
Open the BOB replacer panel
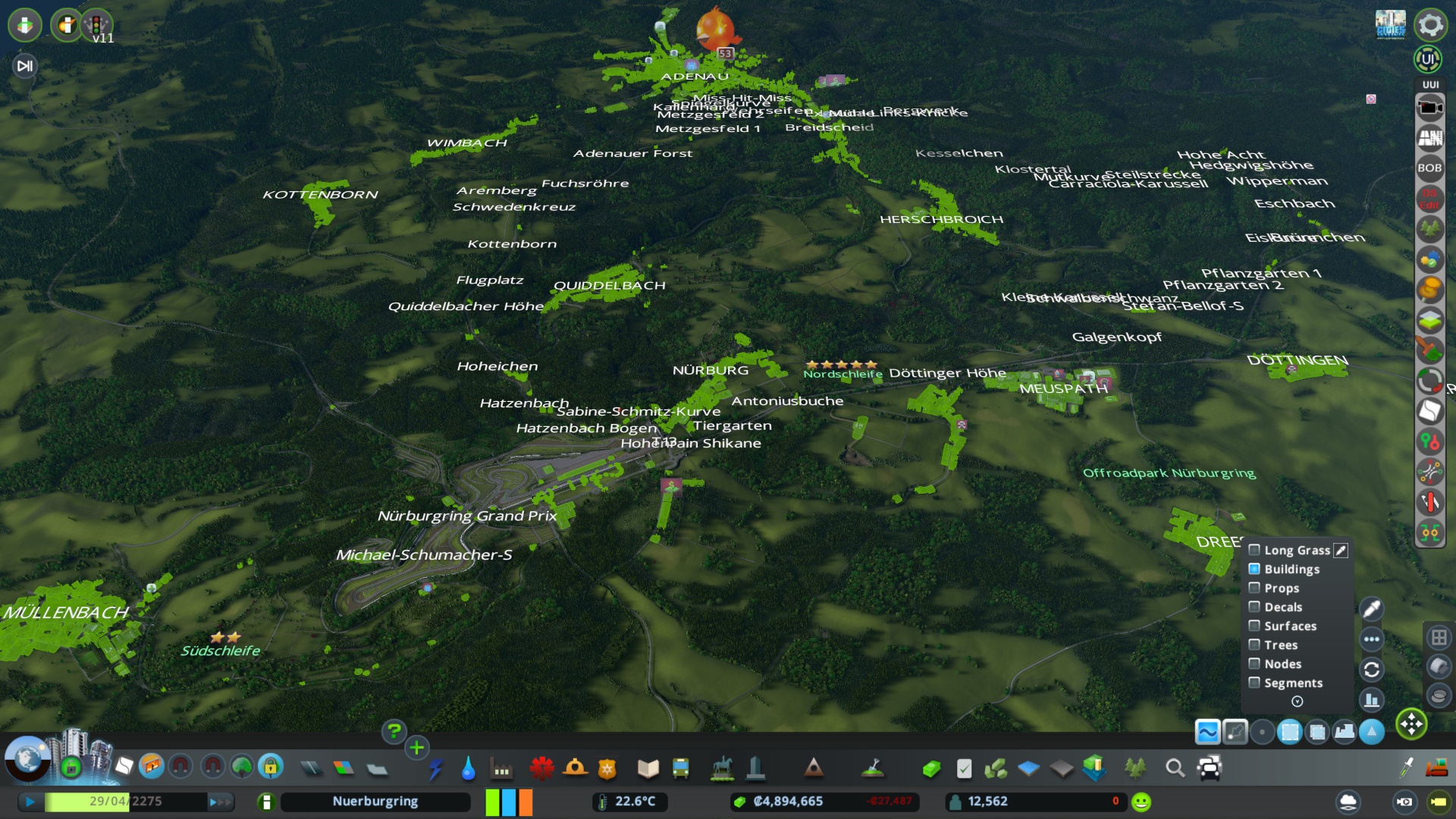1430,168
